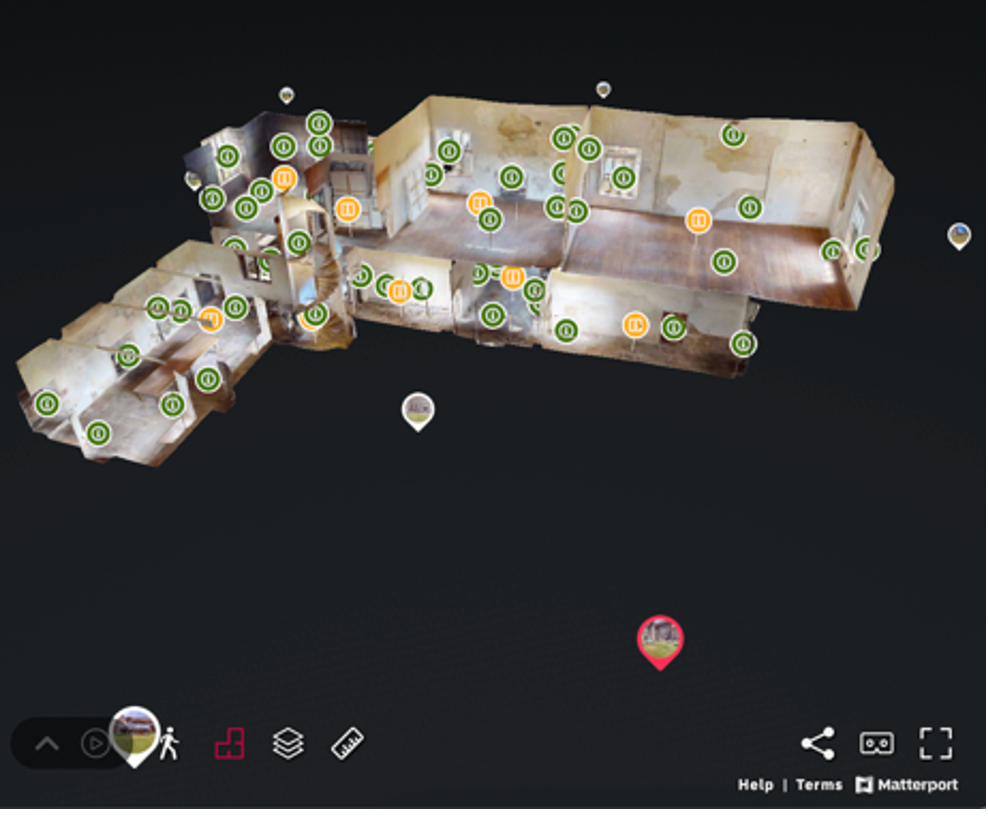The image size is (988, 816).
Task: Open the share options
Action: point(818,743)
